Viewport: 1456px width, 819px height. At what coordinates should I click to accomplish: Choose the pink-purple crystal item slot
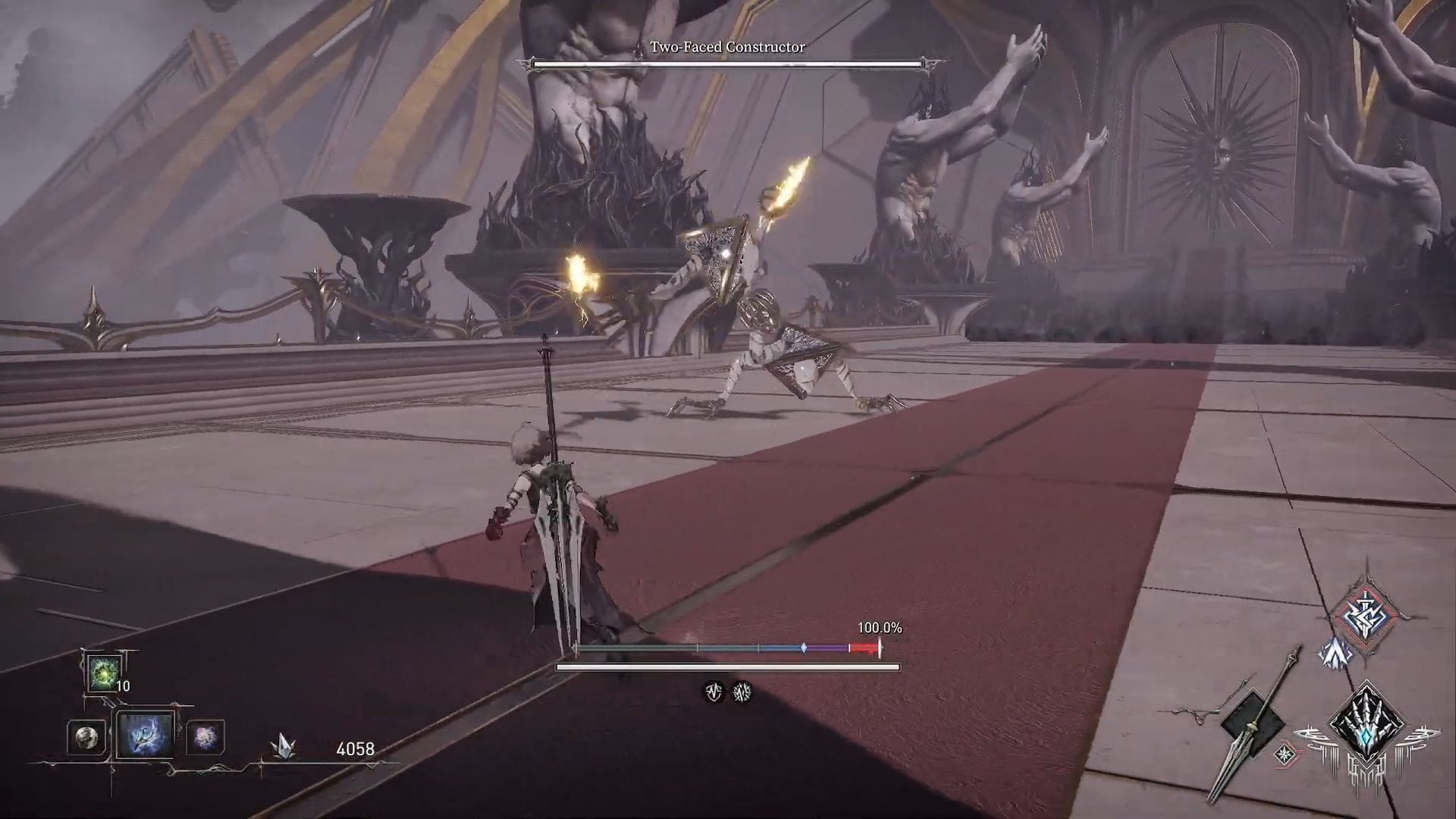(205, 737)
